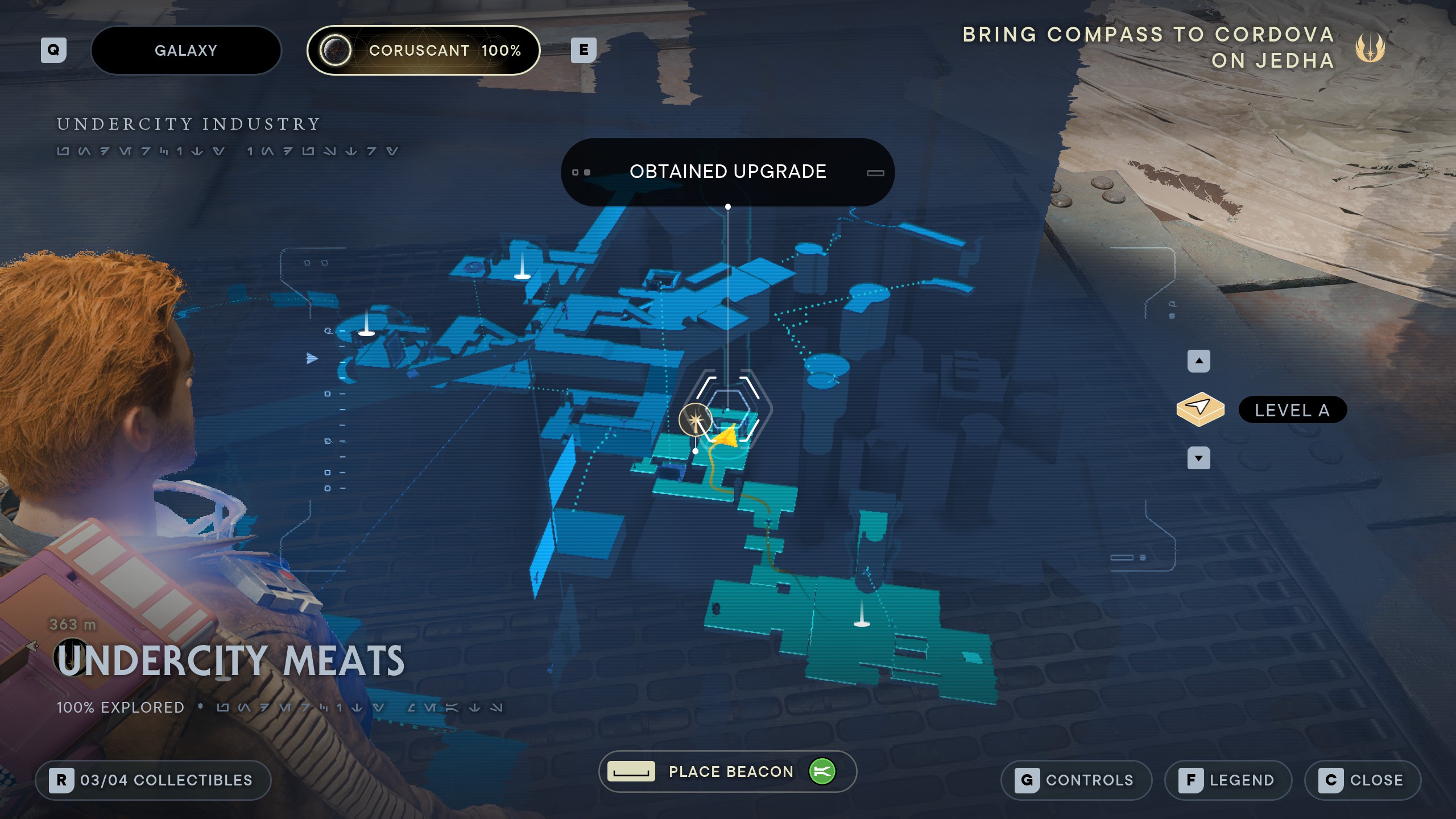Click the yellow player arrow marker
Image resolution: width=1456 pixels, height=819 pixels.
pyautogui.click(x=726, y=437)
